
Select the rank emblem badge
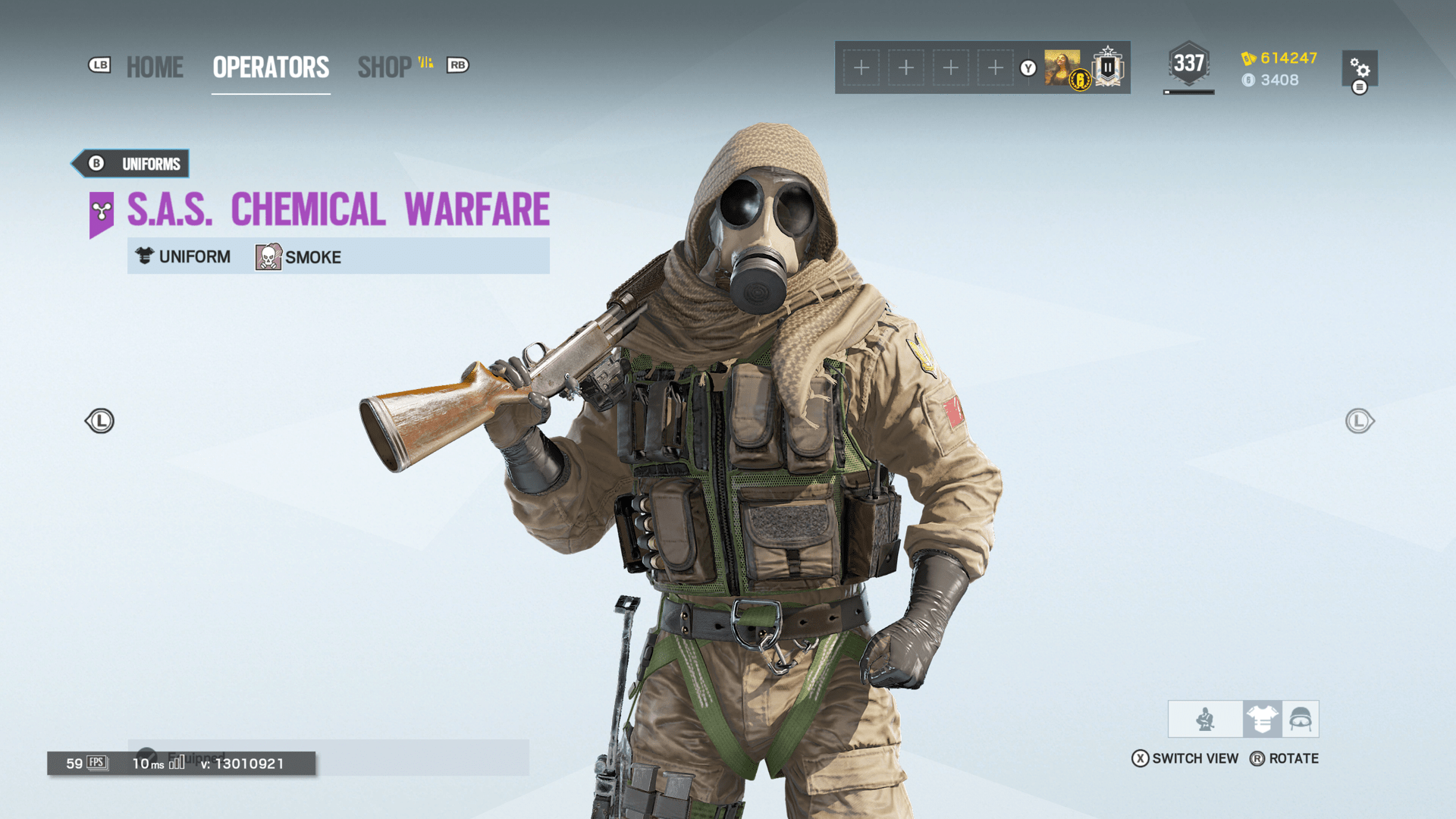pos(1106,67)
